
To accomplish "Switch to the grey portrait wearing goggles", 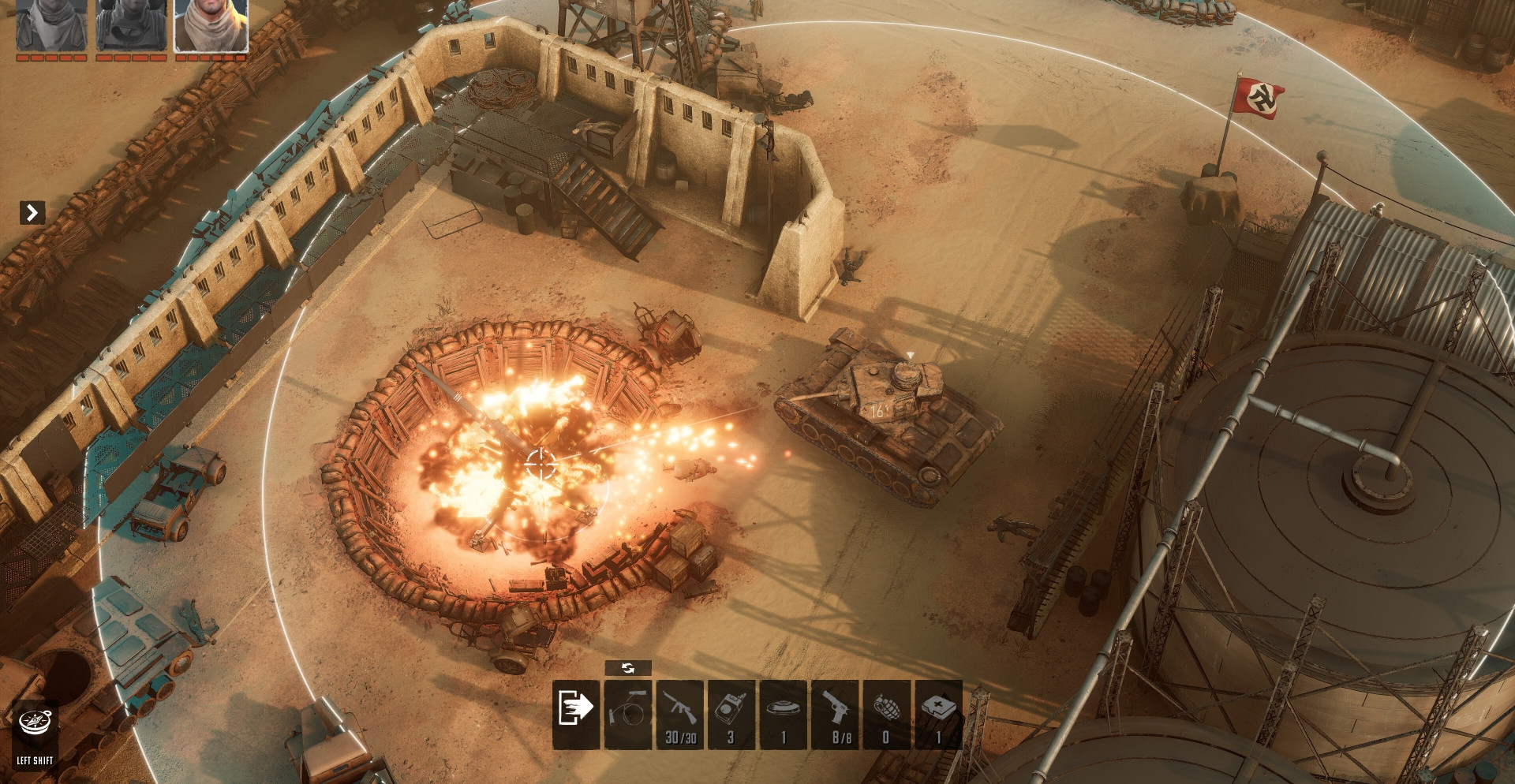I will click(x=131, y=25).
